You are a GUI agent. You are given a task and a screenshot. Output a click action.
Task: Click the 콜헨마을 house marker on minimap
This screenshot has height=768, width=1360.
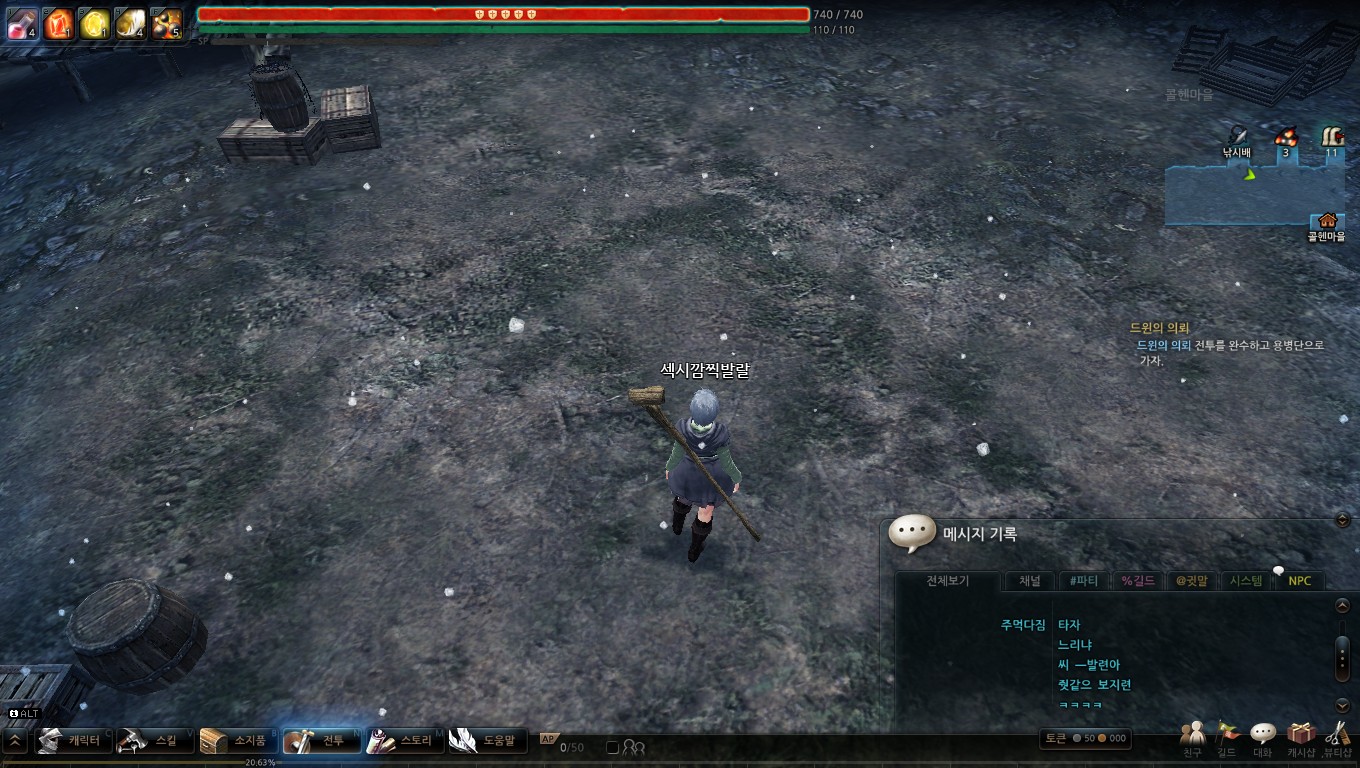click(x=1327, y=221)
